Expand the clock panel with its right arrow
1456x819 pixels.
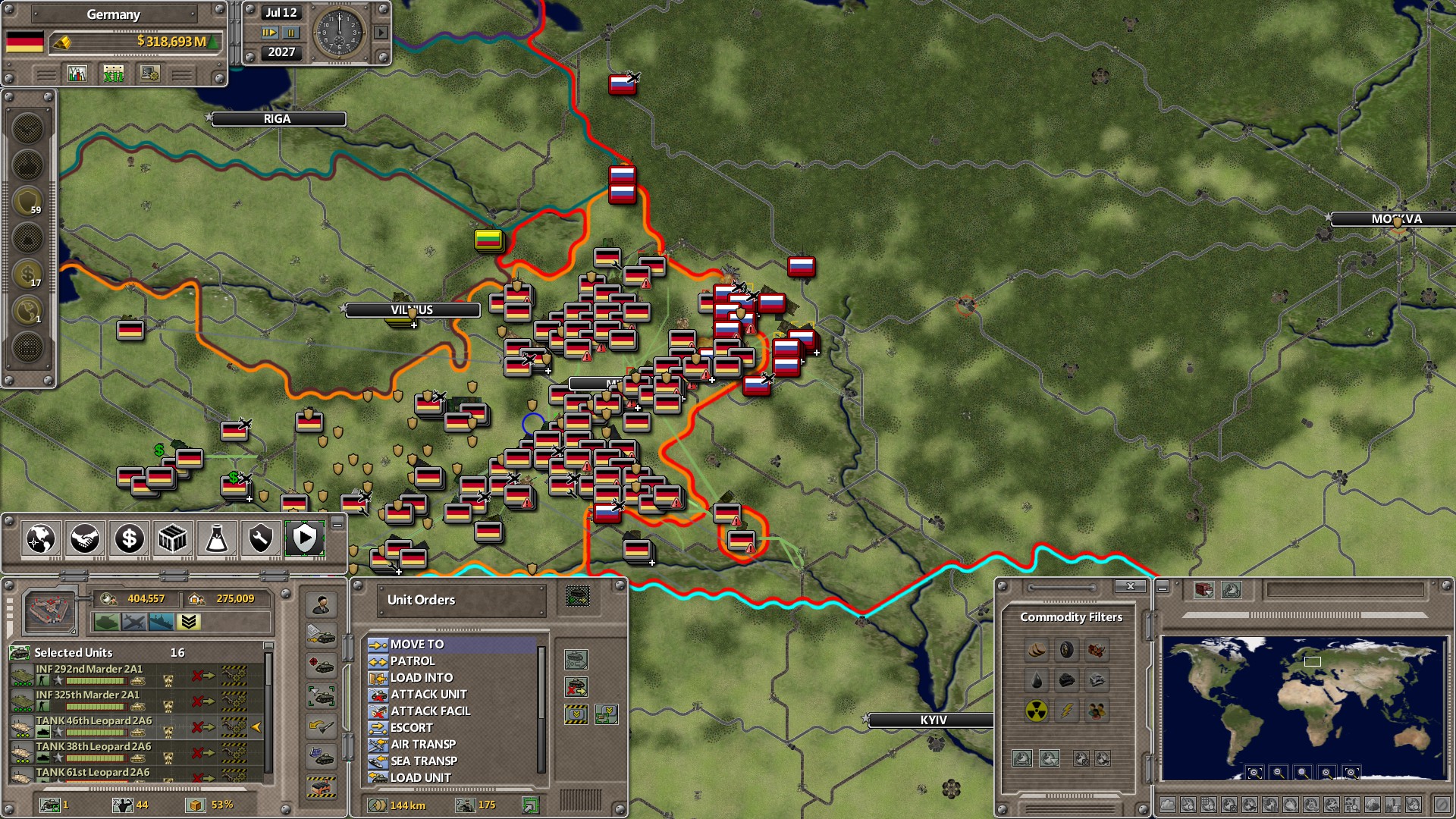click(381, 33)
